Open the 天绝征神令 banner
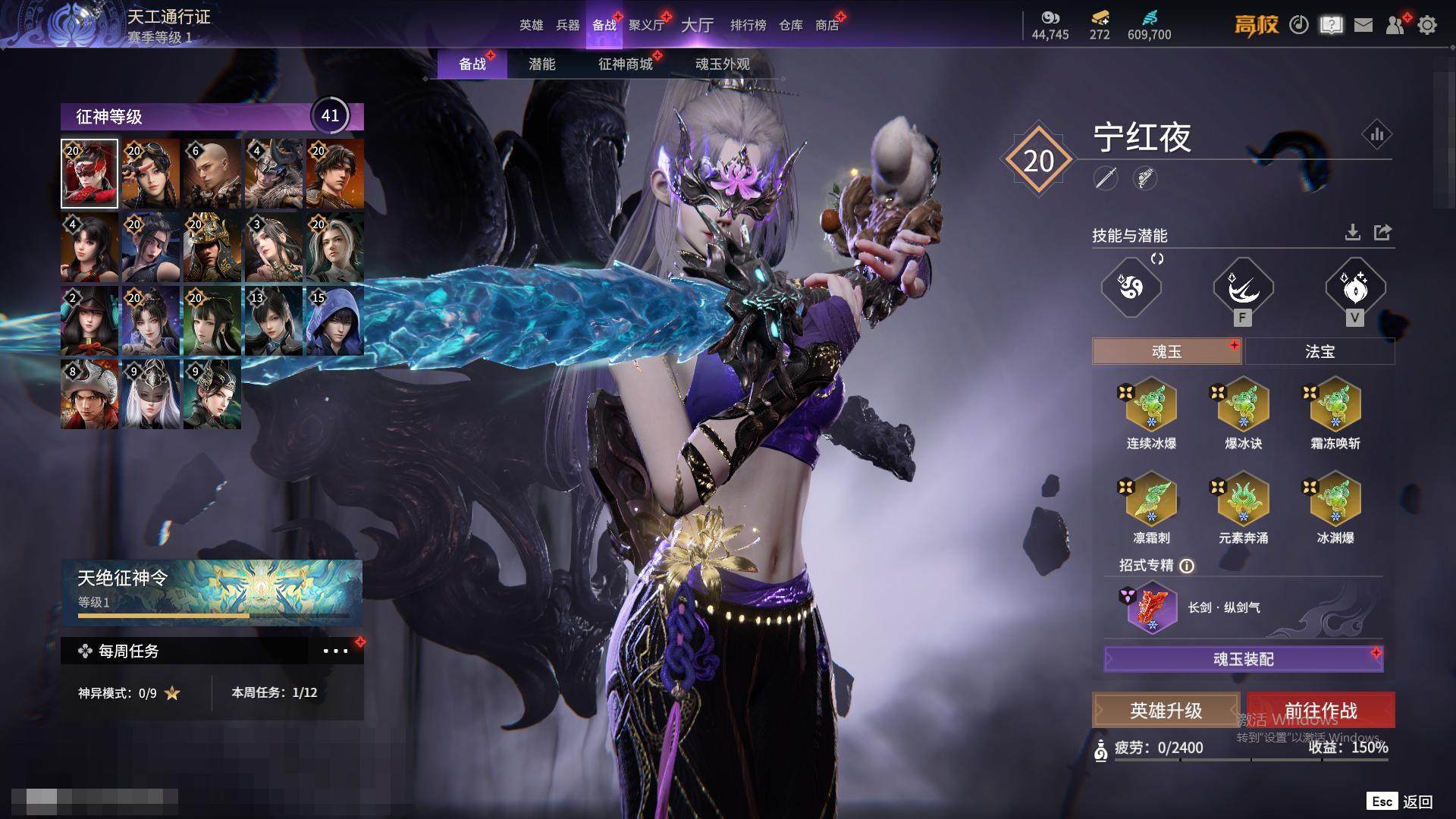The image size is (1456, 819). coord(212,592)
